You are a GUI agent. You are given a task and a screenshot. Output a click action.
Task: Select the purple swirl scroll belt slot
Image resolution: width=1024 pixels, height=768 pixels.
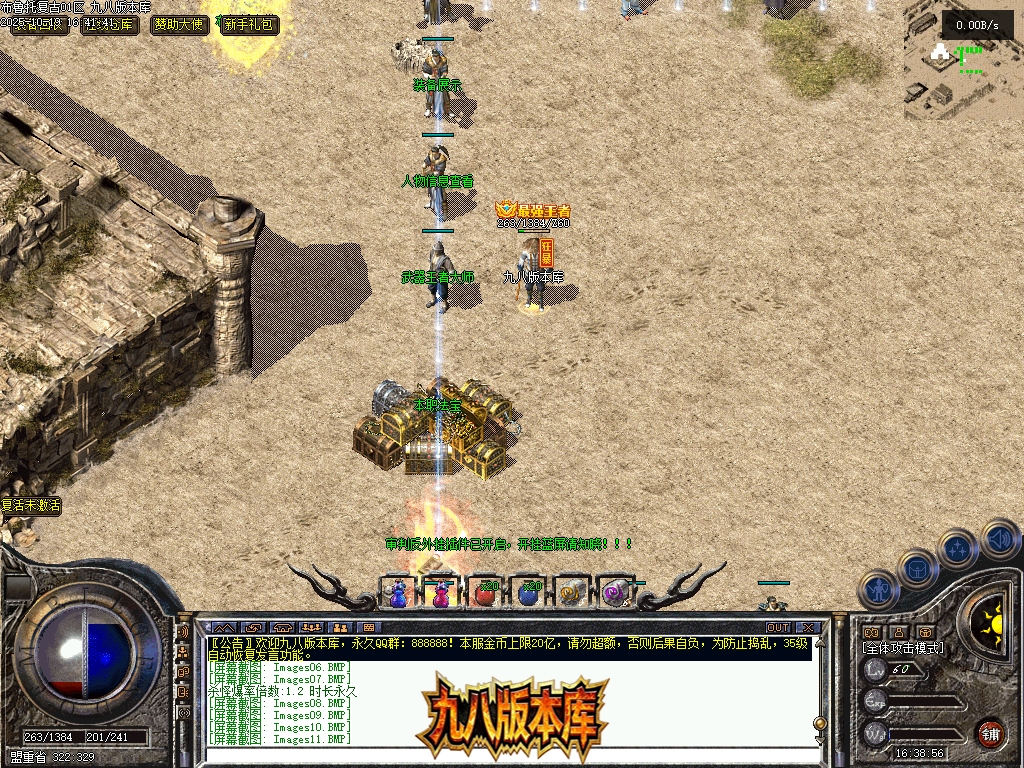click(x=614, y=593)
